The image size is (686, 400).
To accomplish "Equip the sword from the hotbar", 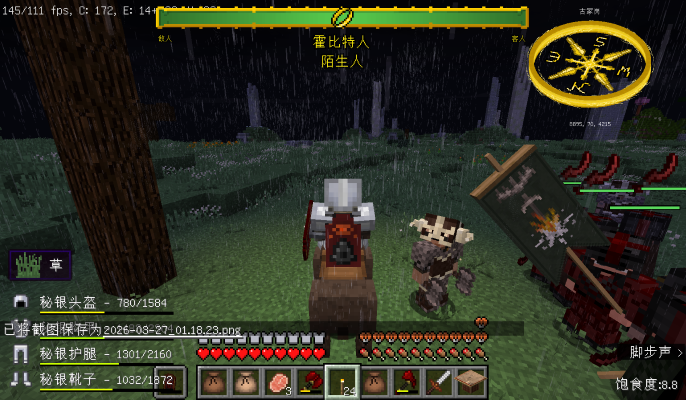I will [439, 381].
